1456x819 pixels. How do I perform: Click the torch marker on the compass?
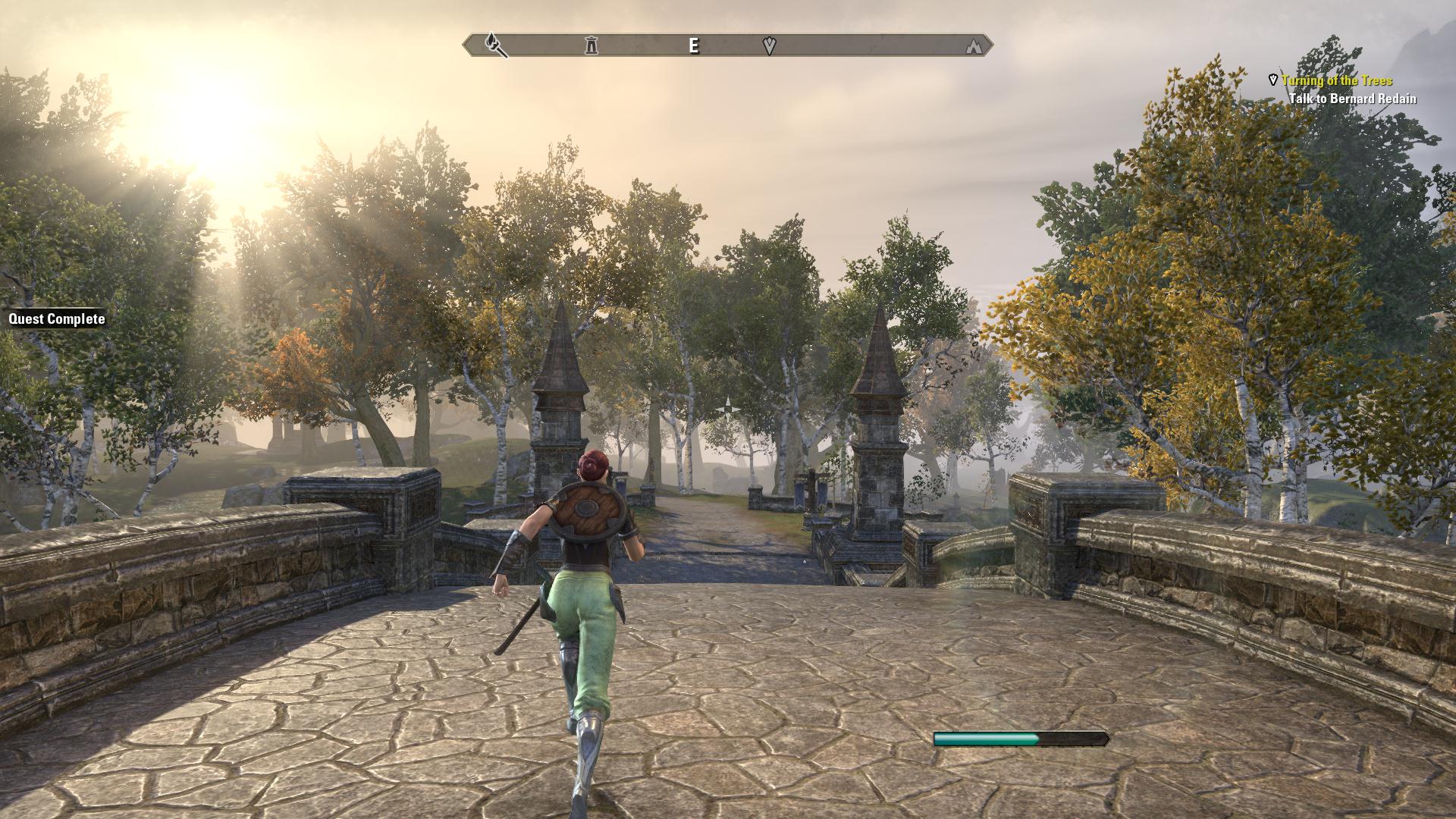[x=495, y=45]
